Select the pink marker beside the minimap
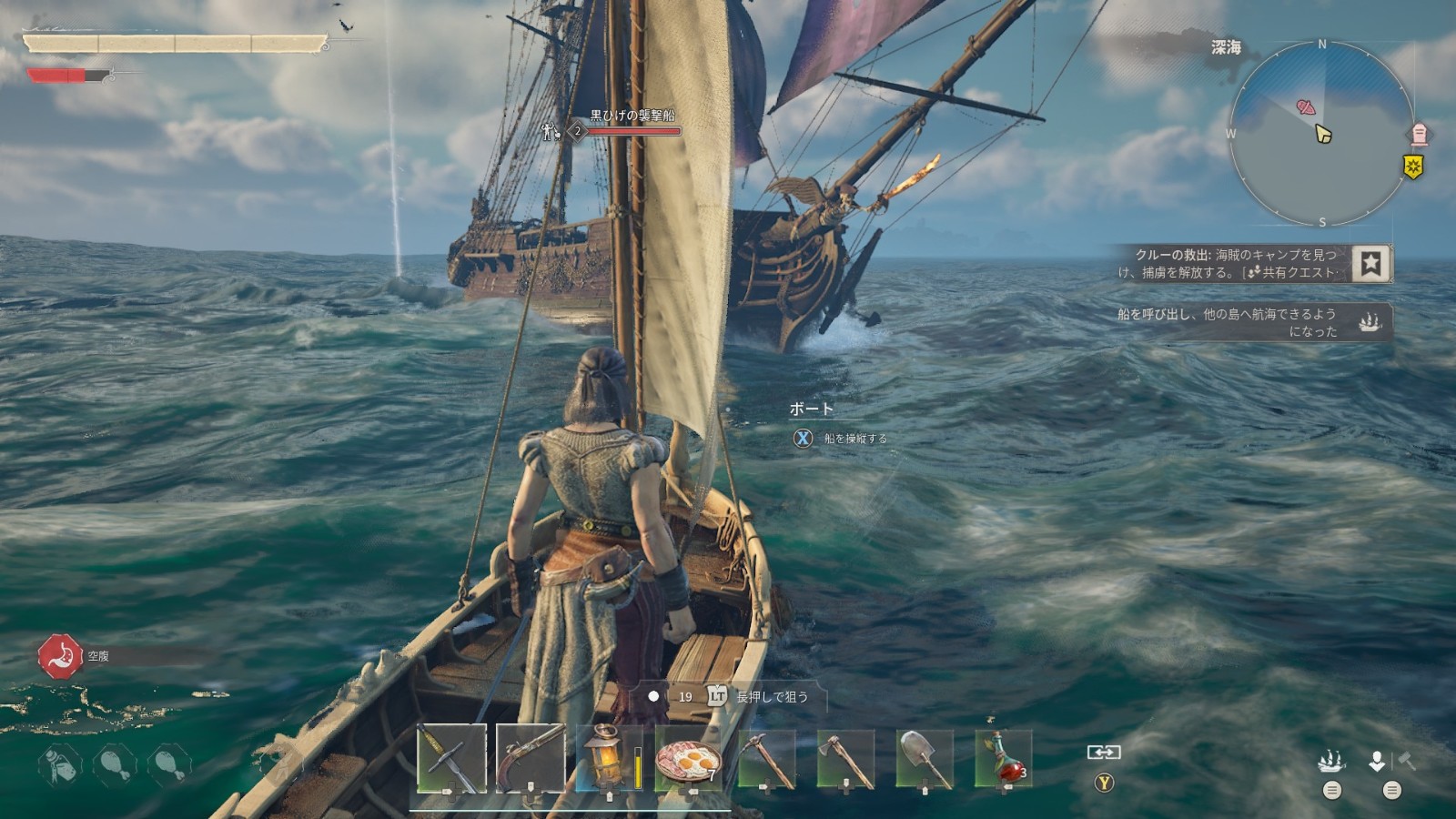Screen dimensions: 1456x819 tap(1420, 135)
